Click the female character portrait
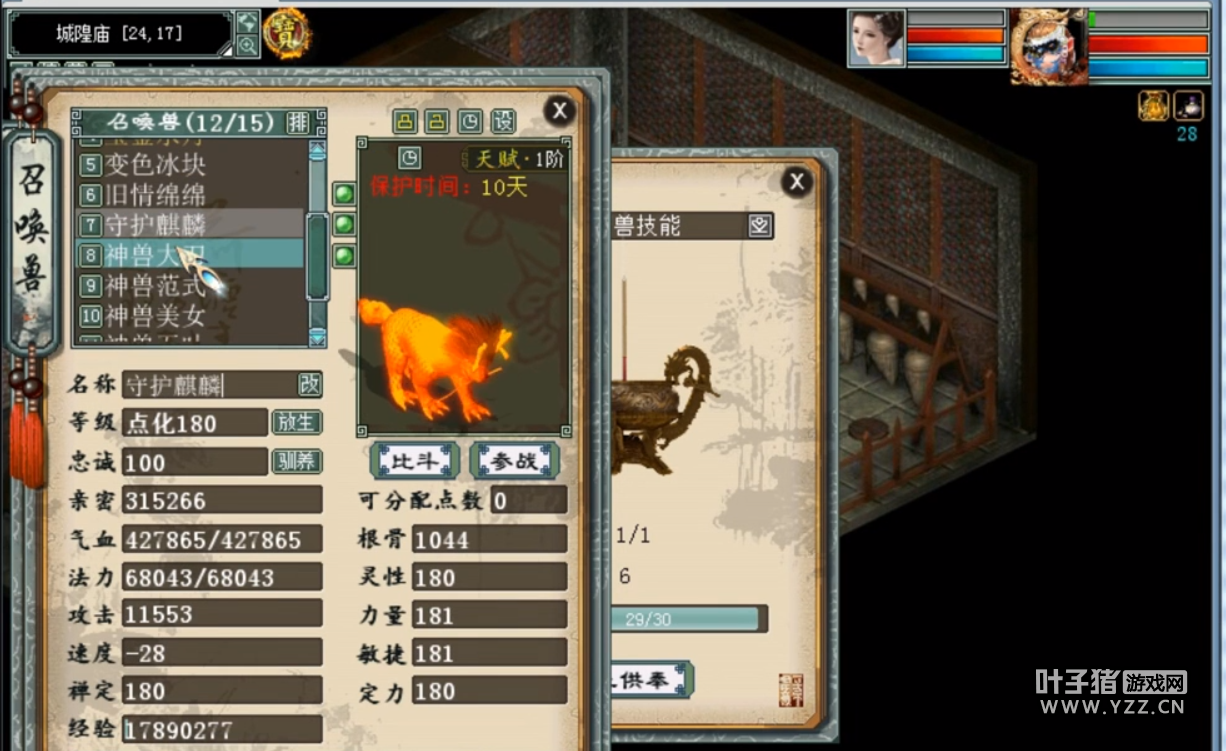The image size is (1226, 751). (876, 39)
